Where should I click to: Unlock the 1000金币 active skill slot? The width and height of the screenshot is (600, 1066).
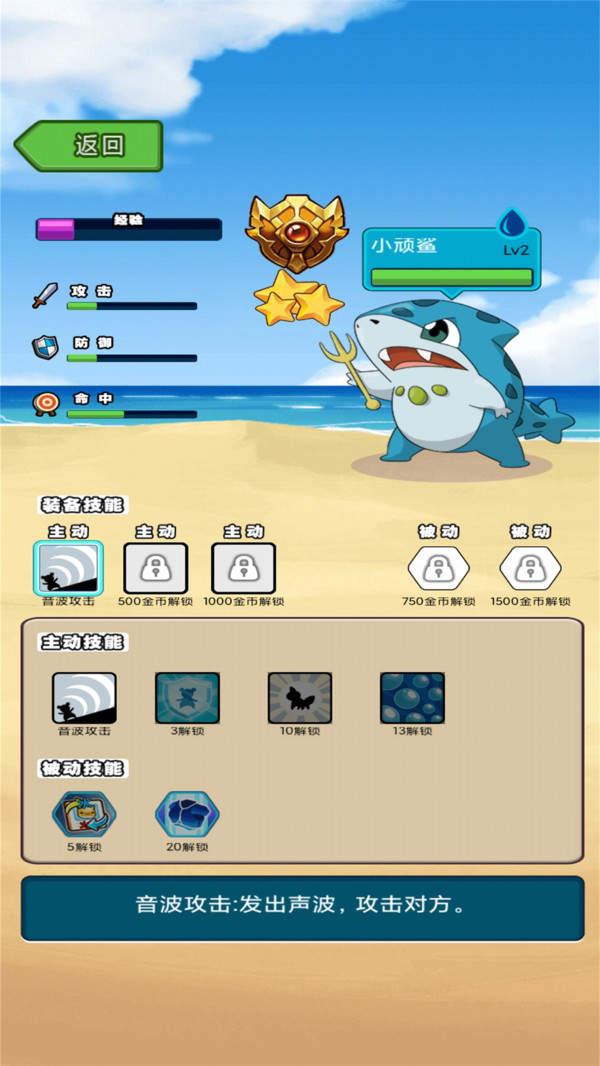243,569
